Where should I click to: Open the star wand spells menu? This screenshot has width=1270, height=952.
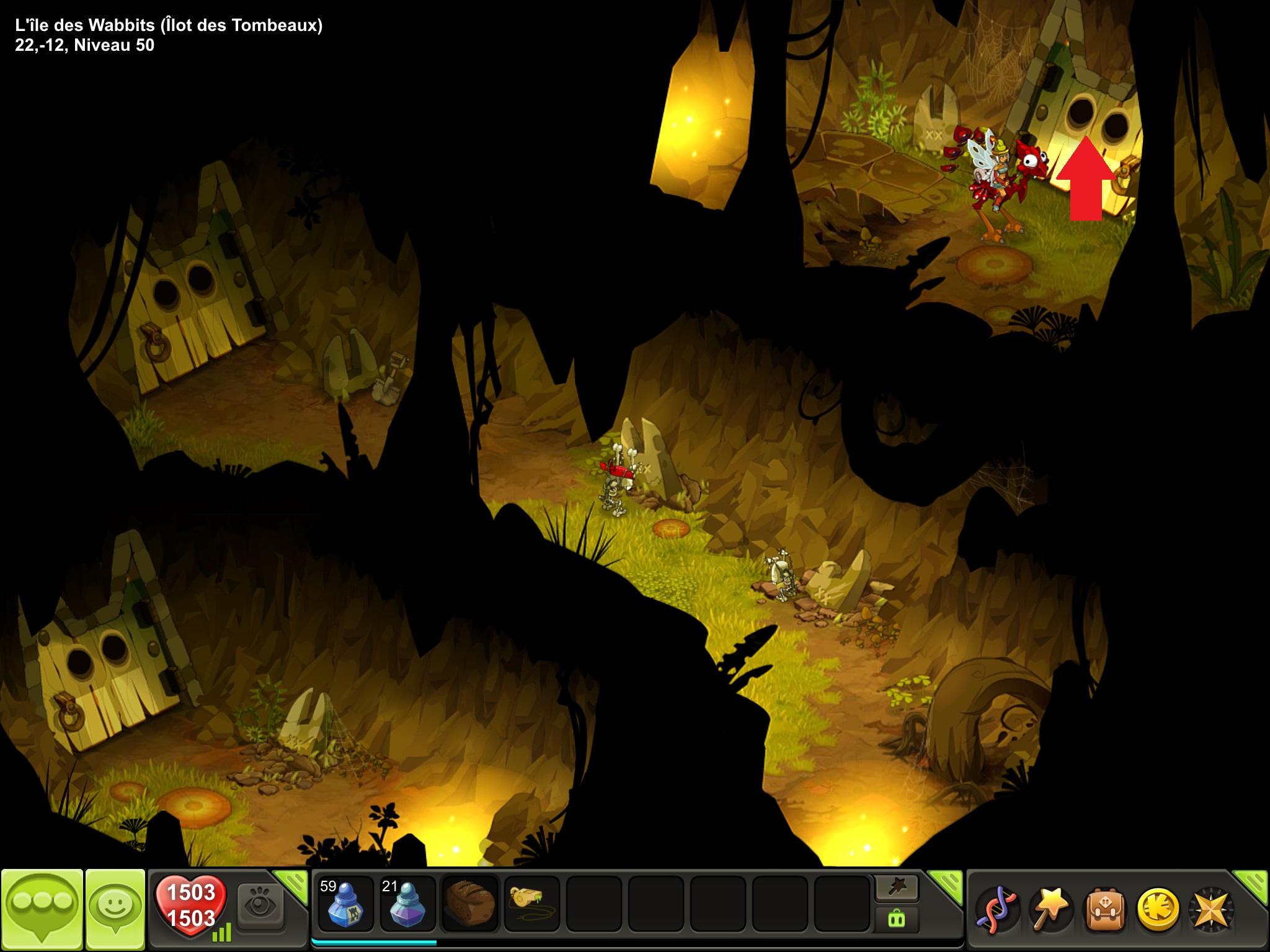1049,909
